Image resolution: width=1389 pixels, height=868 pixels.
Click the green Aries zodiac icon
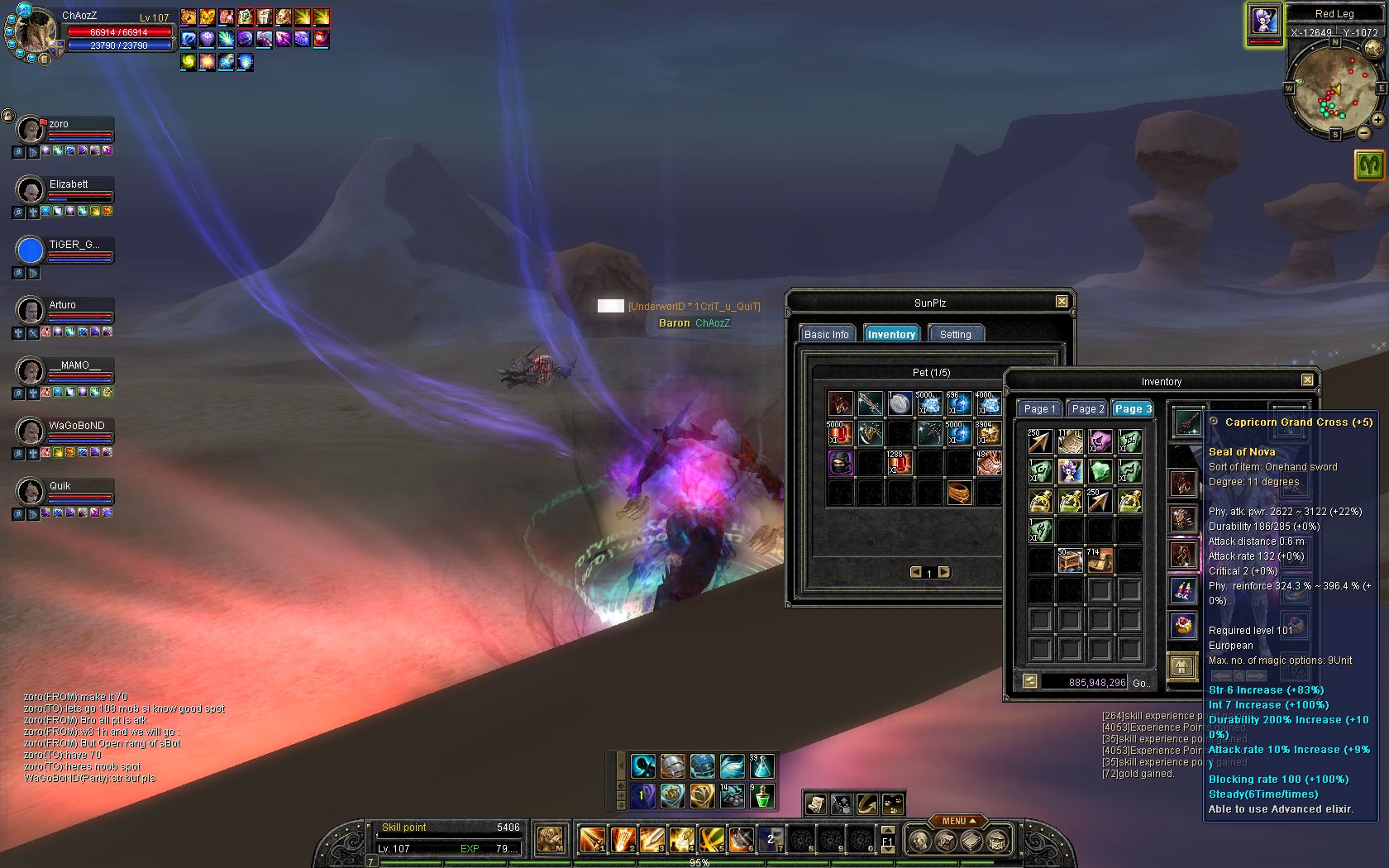coord(1370,165)
